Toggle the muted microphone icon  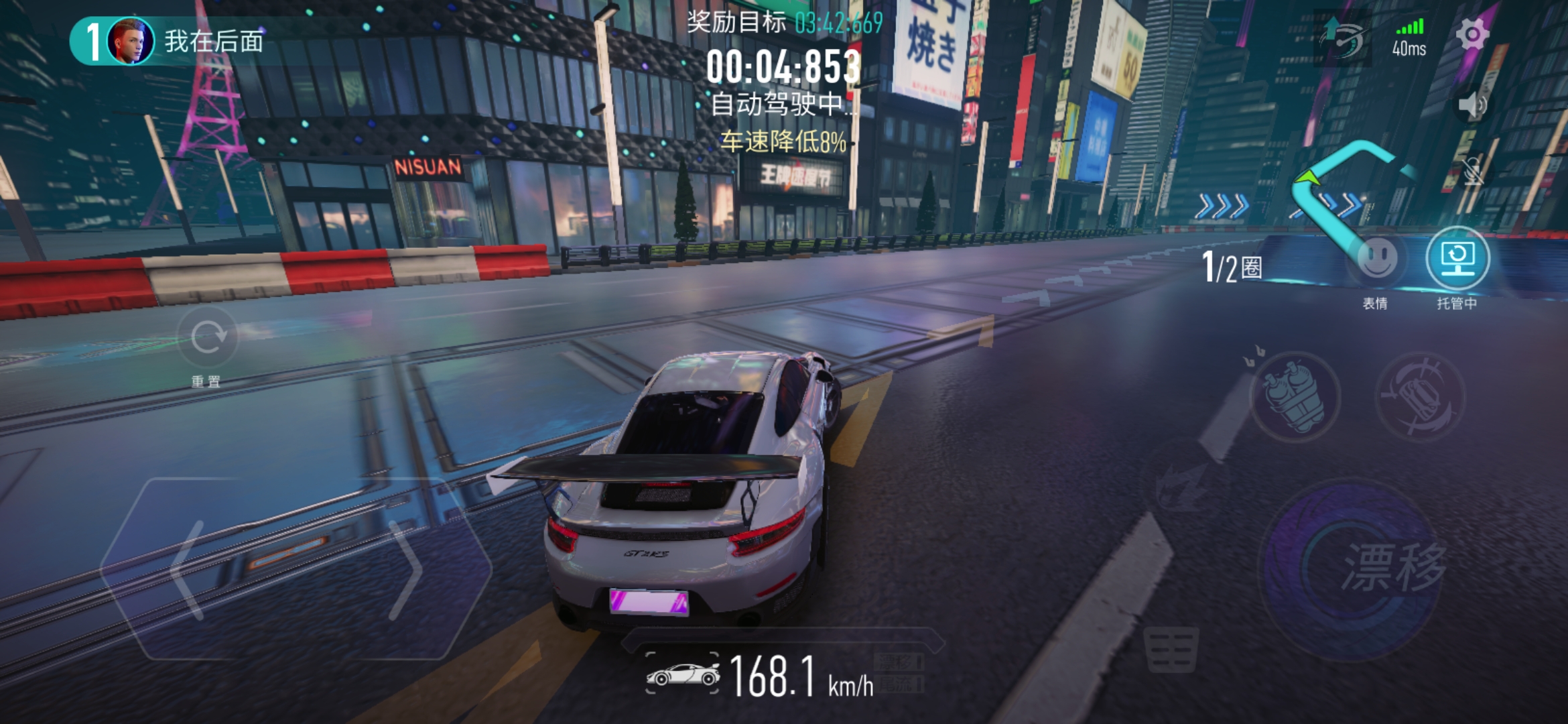pyautogui.click(x=1472, y=172)
